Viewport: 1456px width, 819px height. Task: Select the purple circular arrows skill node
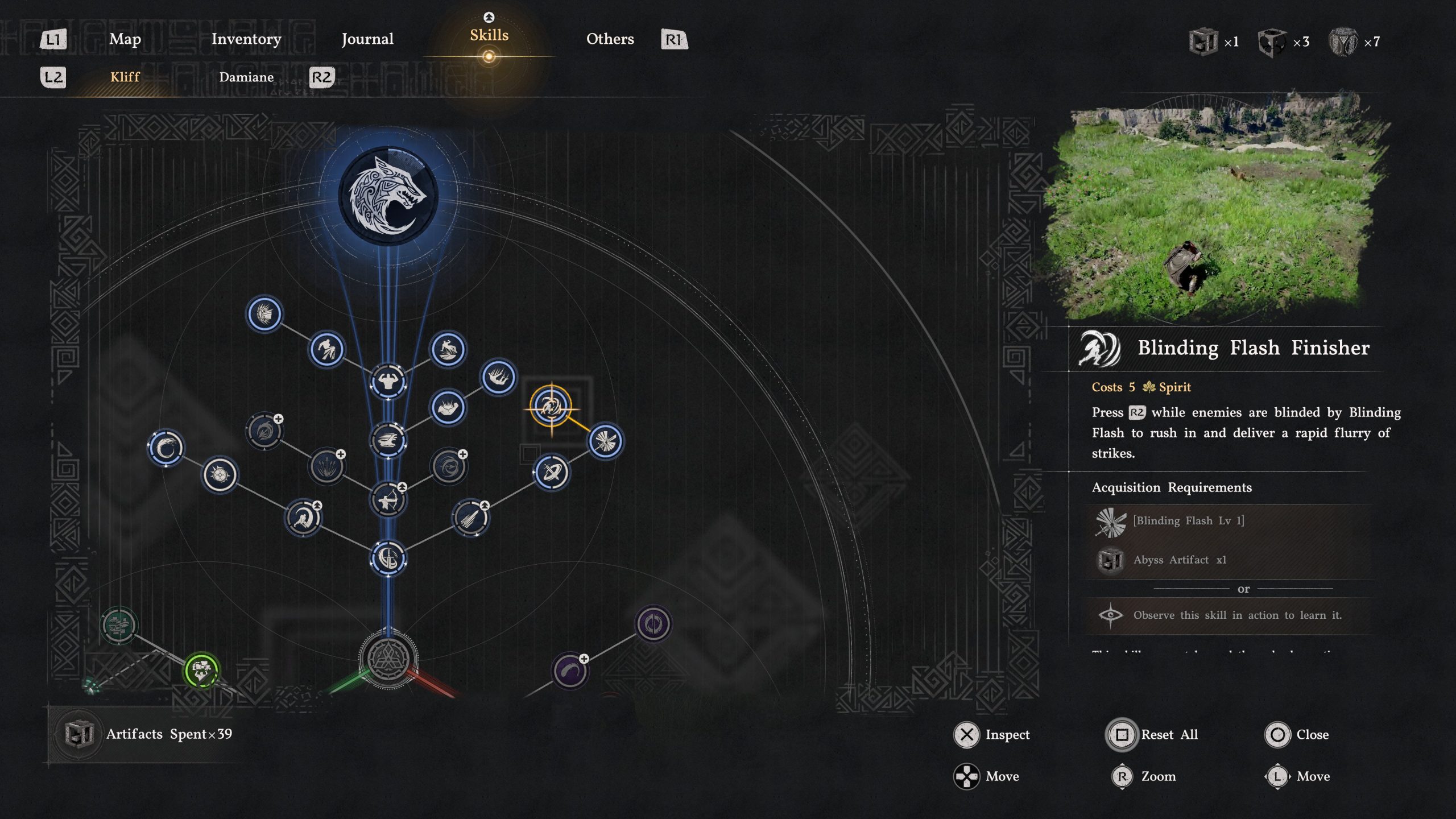[x=653, y=624]
